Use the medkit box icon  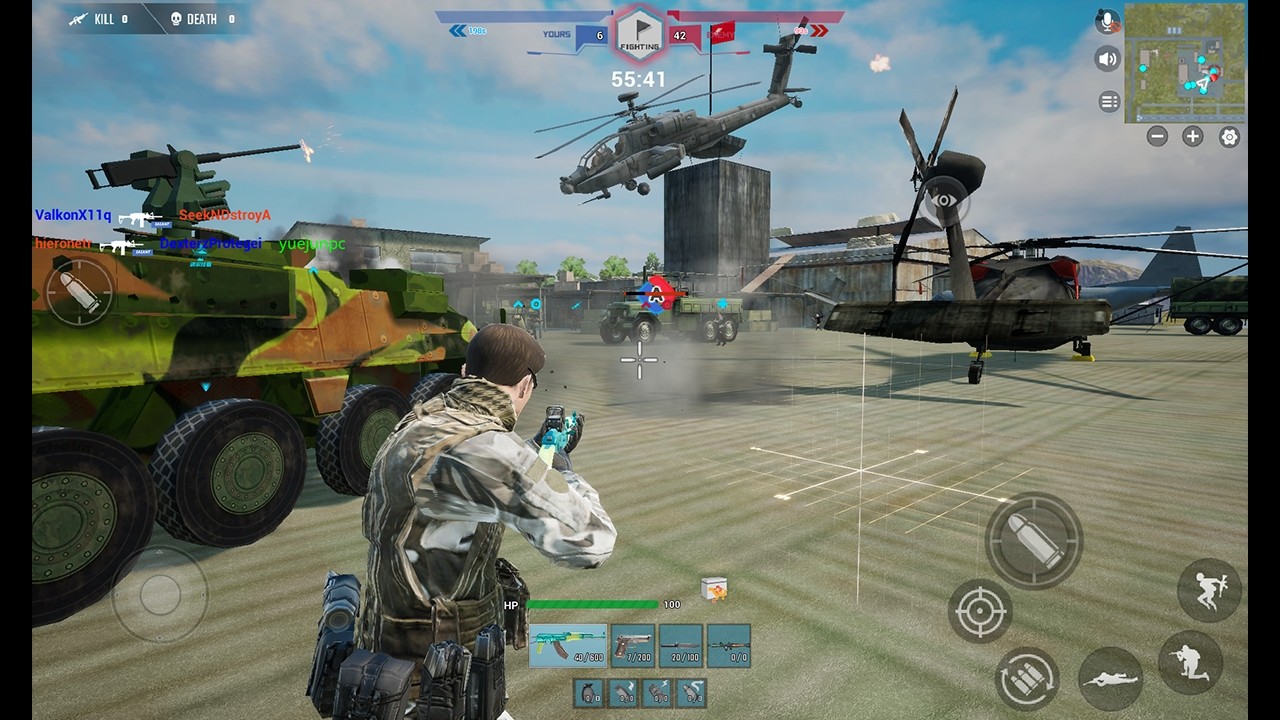(x=714, y=589)
